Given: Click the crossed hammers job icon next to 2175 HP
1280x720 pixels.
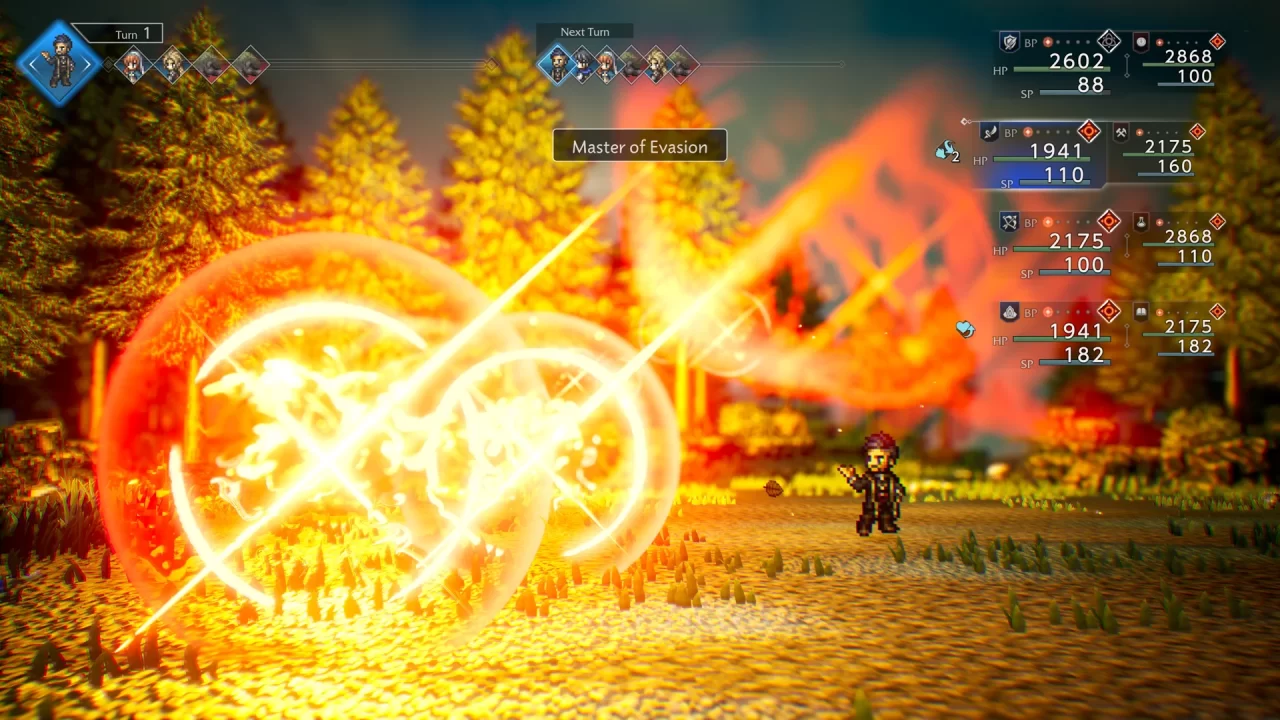Looking at the screenshot, I should 1123,134.
